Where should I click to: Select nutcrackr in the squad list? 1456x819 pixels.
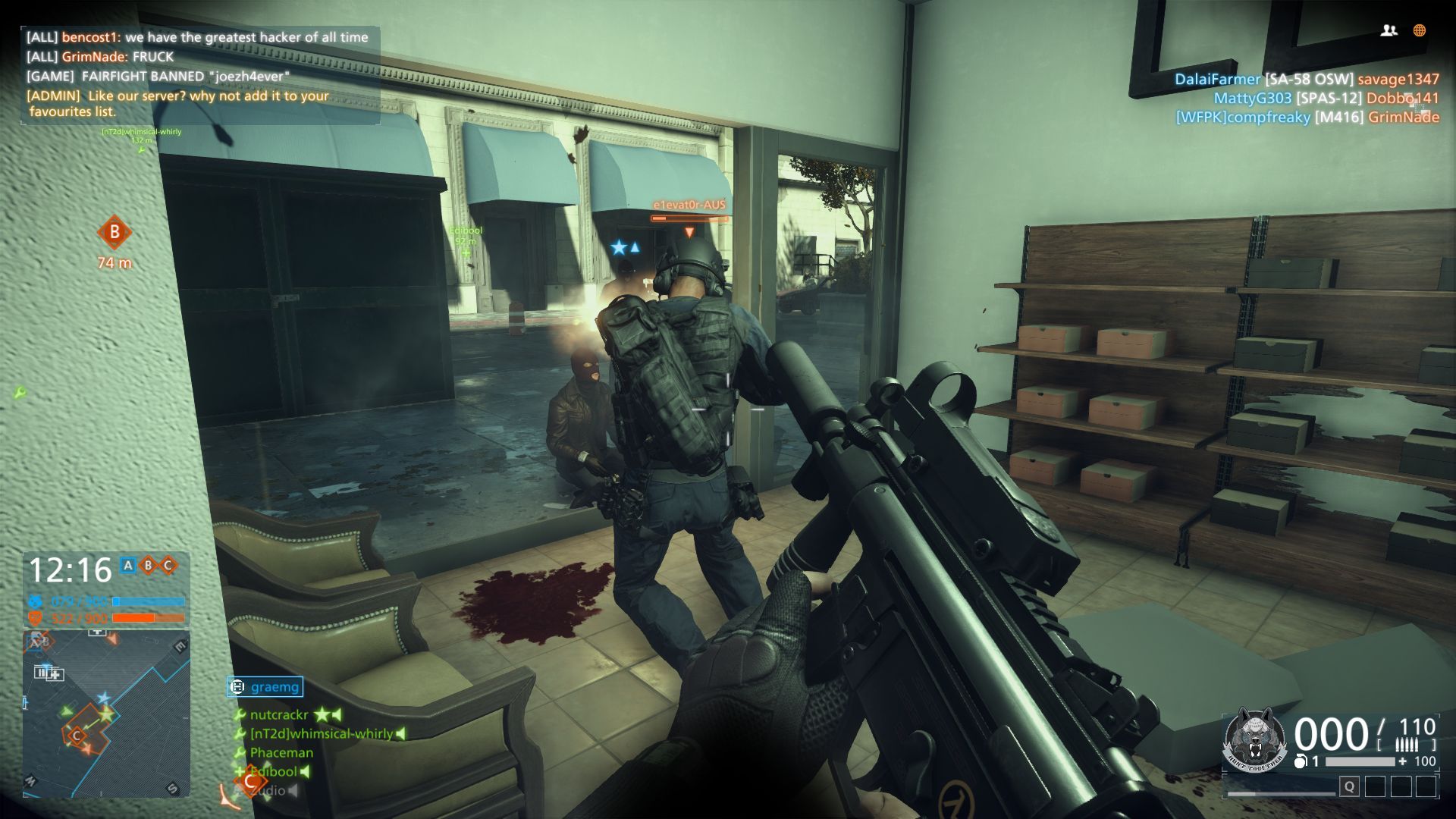[279, 714]
